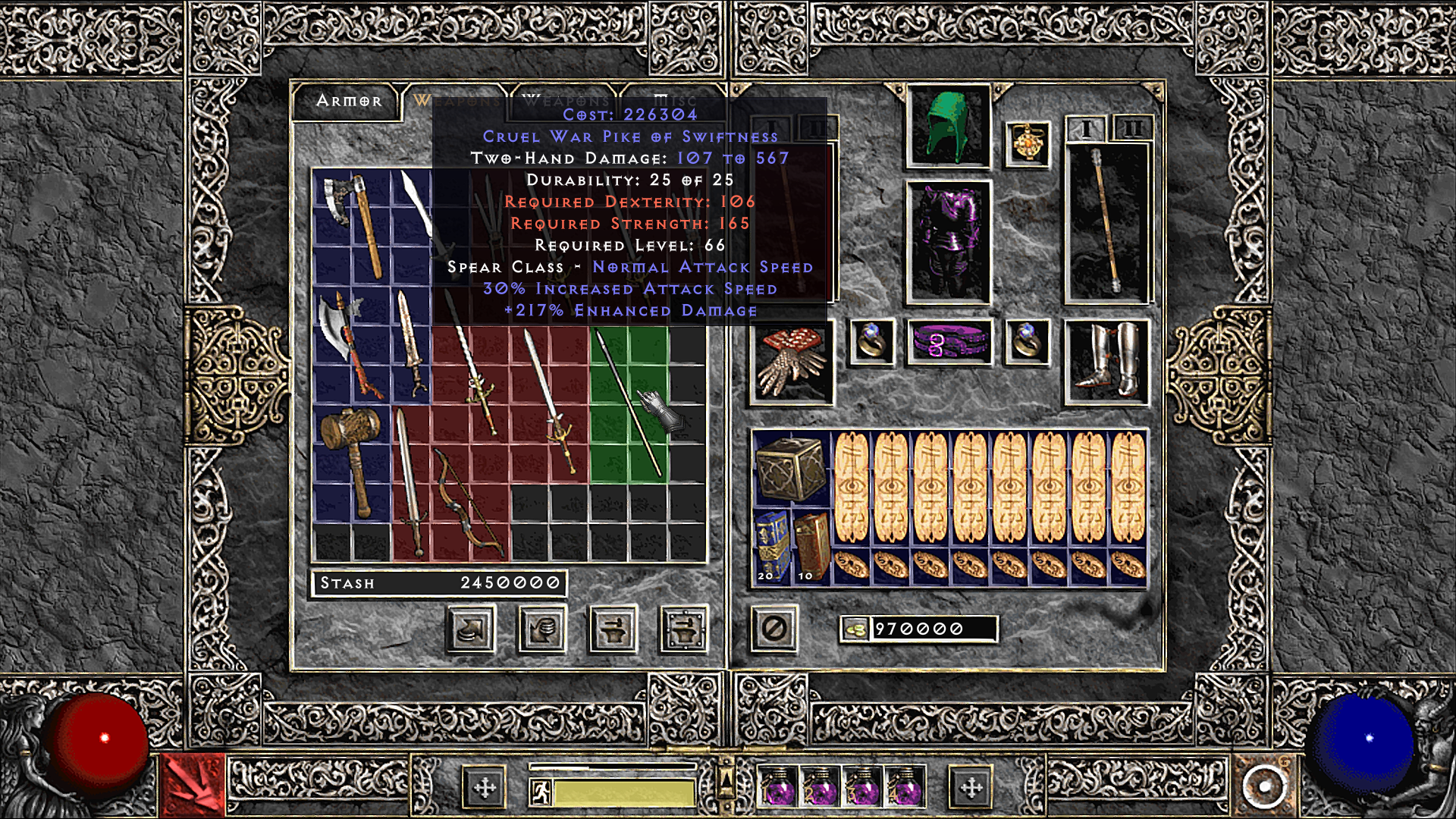Viewport: 1456px width, 819px height.
Task: Select the purple belt slot
Action: point(948,342)
